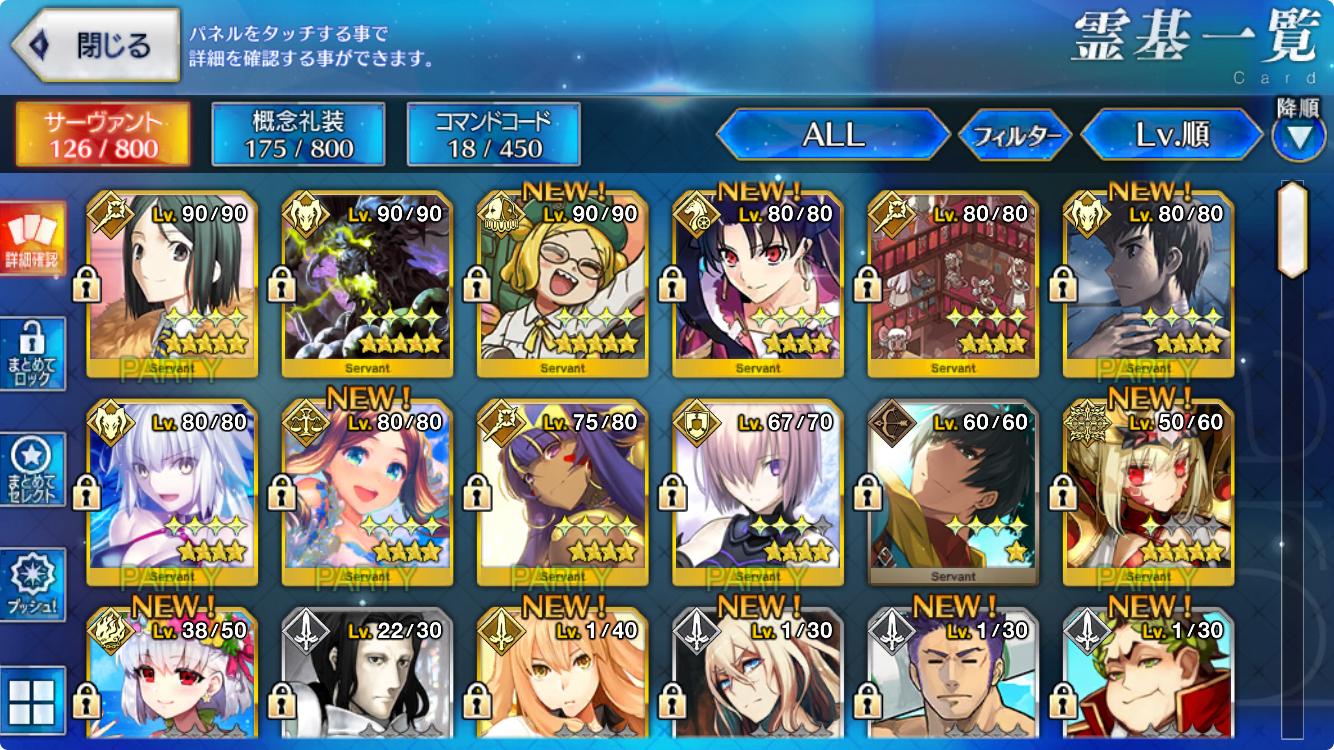Choose the まとめてロック bulk lock button
Screen dimensions: 1334x750
(x=32, y=353)
